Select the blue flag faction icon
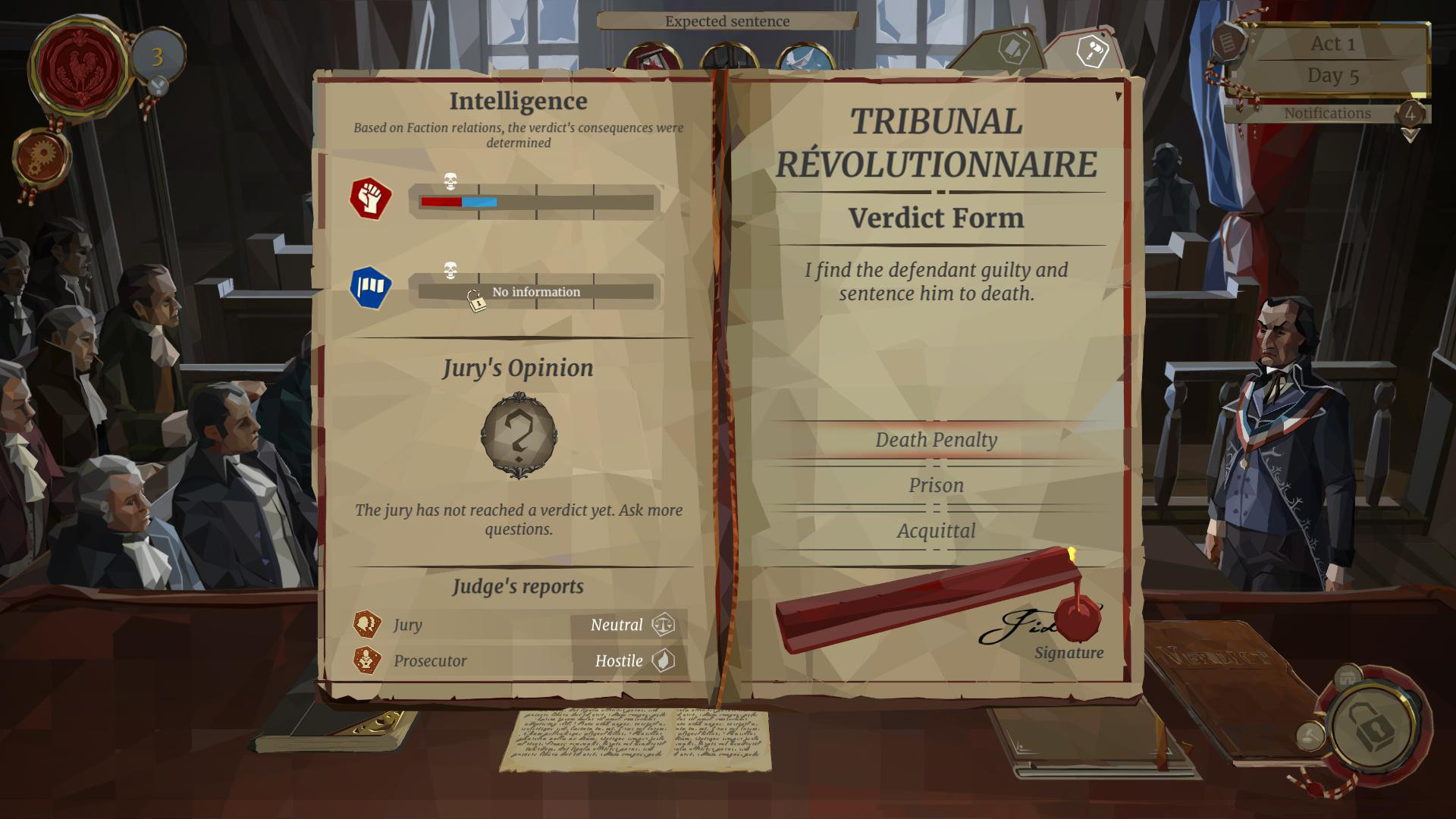Image resolution: width=1456 pixels, height=819 pixels. click(x=370, y=287)
